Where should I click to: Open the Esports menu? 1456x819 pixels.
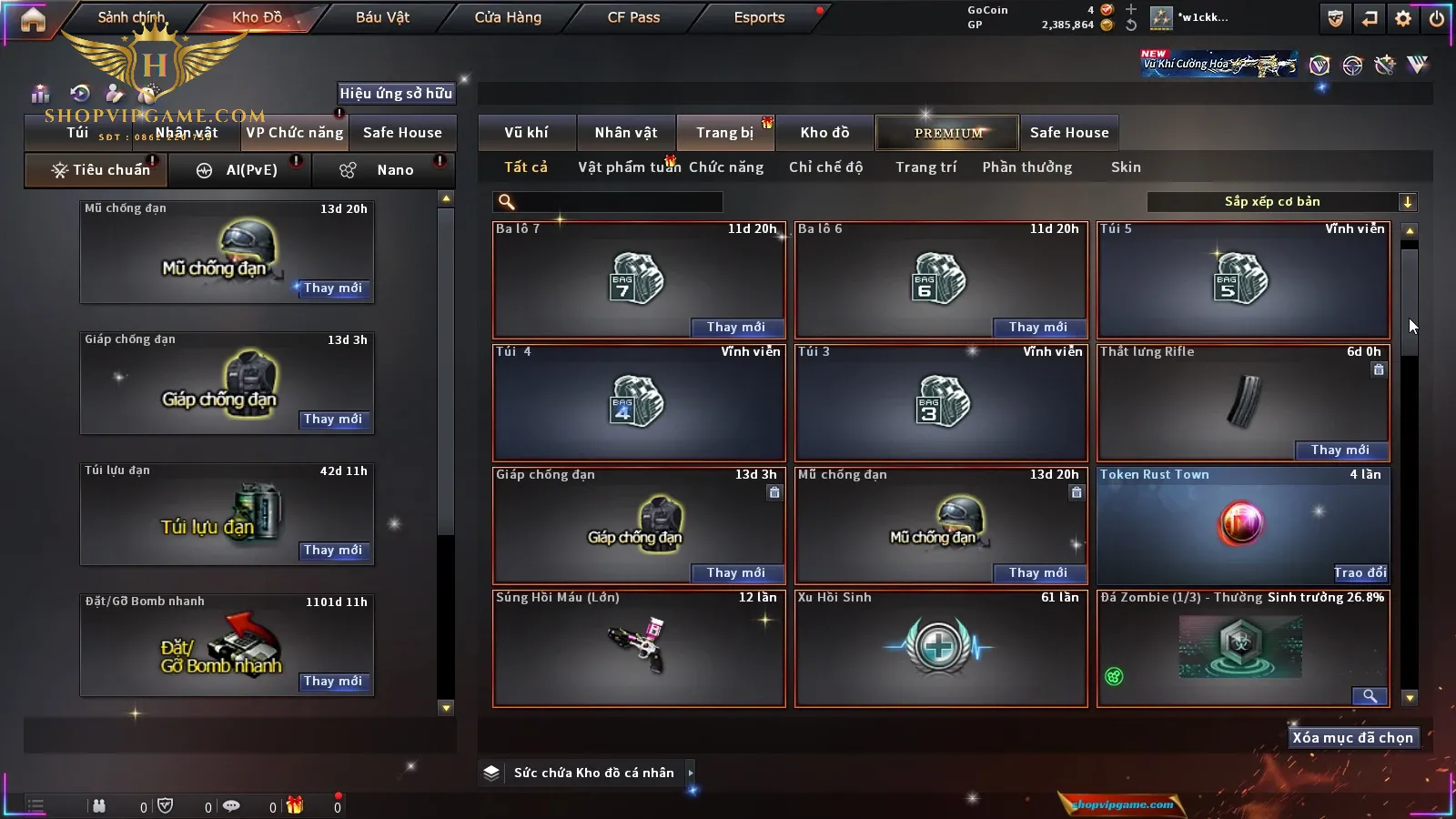pyautogui.click(x=759, y=17)
